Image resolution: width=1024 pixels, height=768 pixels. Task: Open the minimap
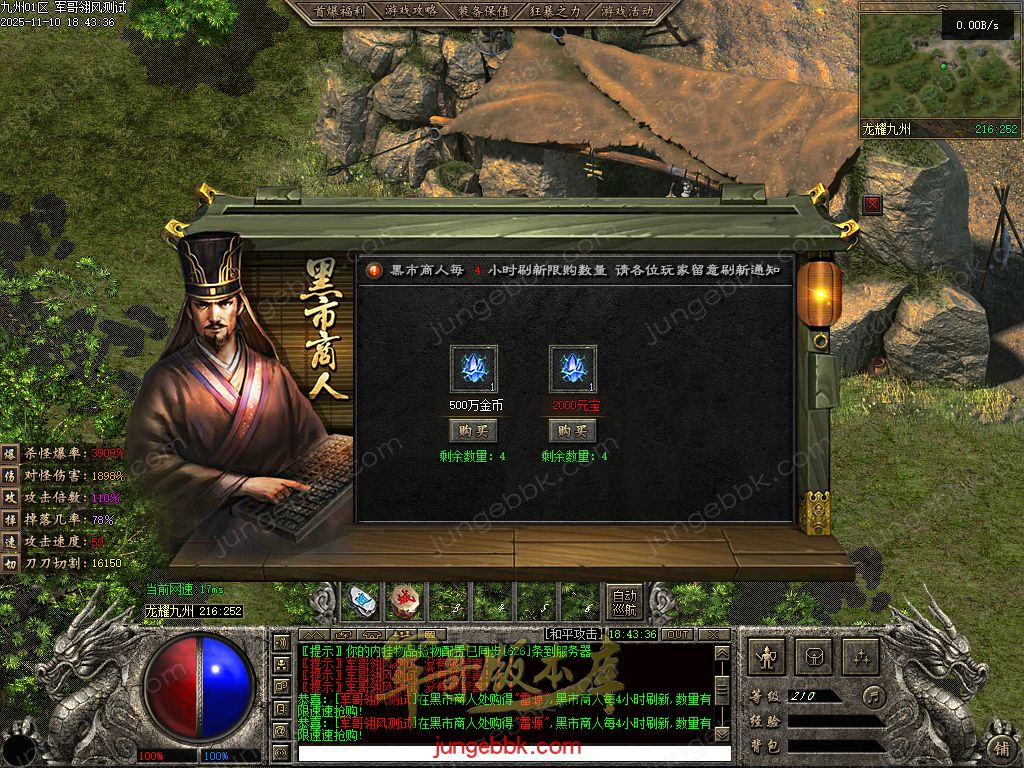939,69
